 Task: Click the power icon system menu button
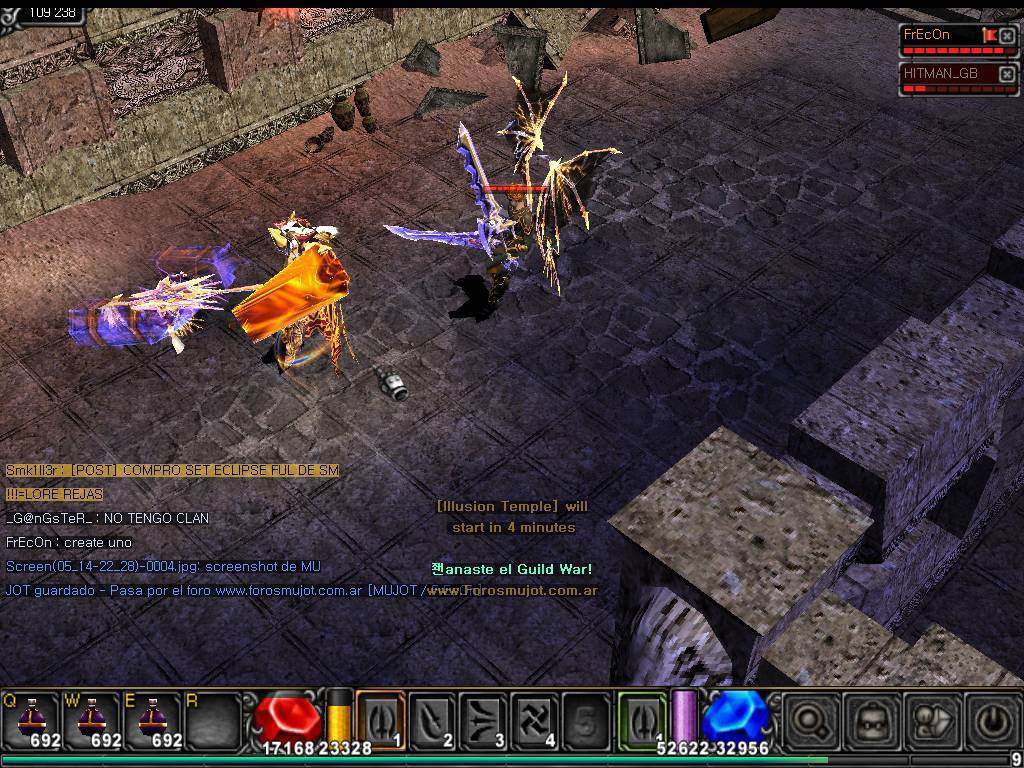click(987, 720)
